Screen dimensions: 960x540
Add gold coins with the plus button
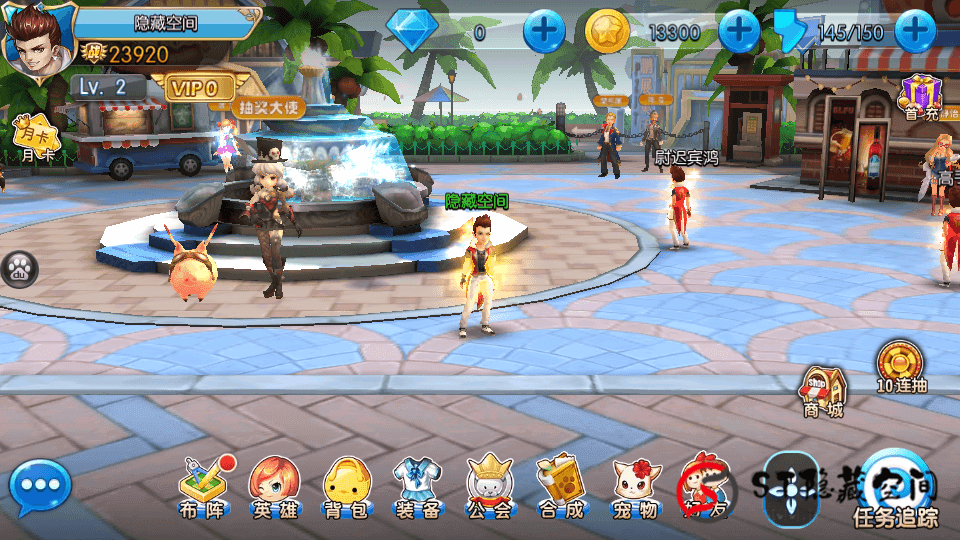tap(740, 32)
